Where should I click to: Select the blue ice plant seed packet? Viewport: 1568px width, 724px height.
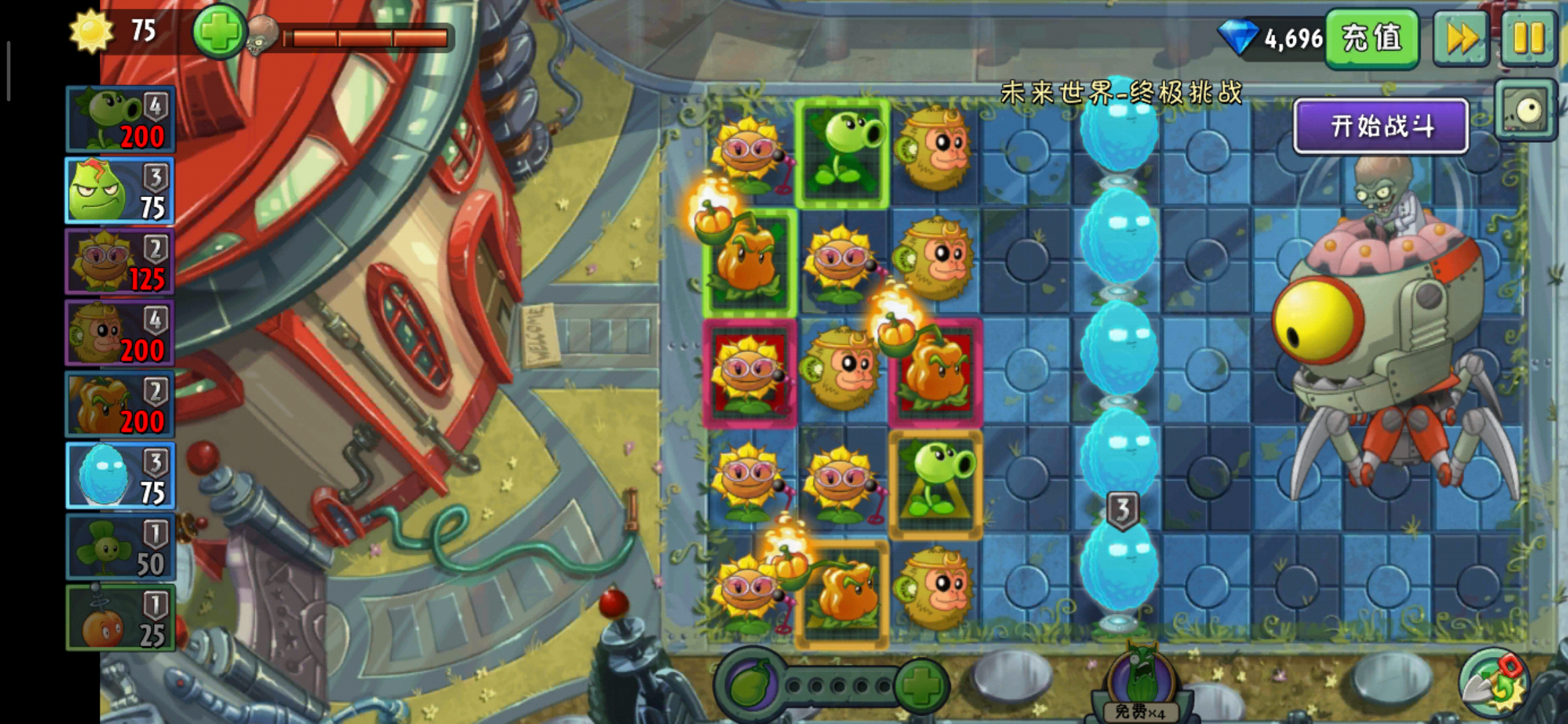point(121,475)
